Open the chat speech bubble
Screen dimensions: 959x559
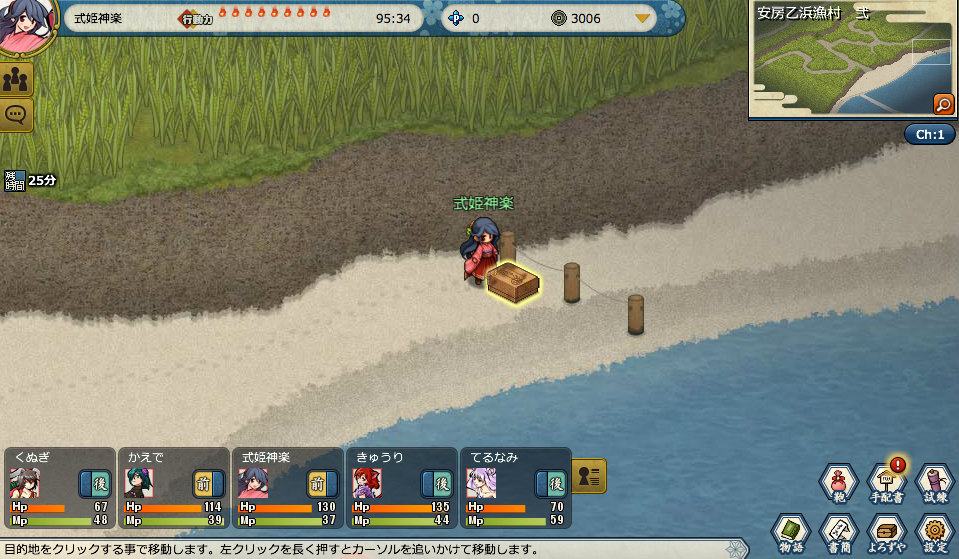[17, 114]
